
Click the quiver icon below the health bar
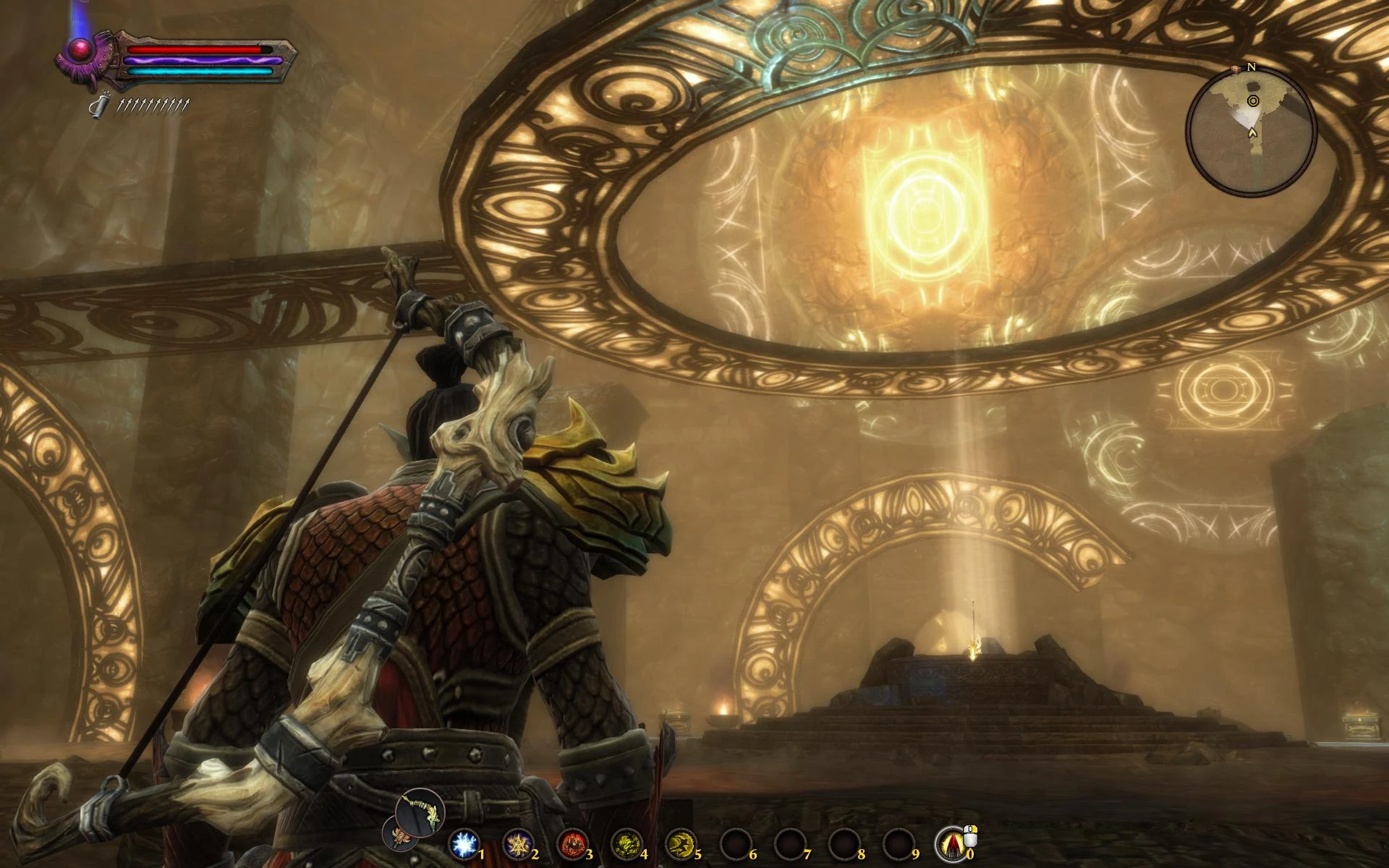[99, 107]
